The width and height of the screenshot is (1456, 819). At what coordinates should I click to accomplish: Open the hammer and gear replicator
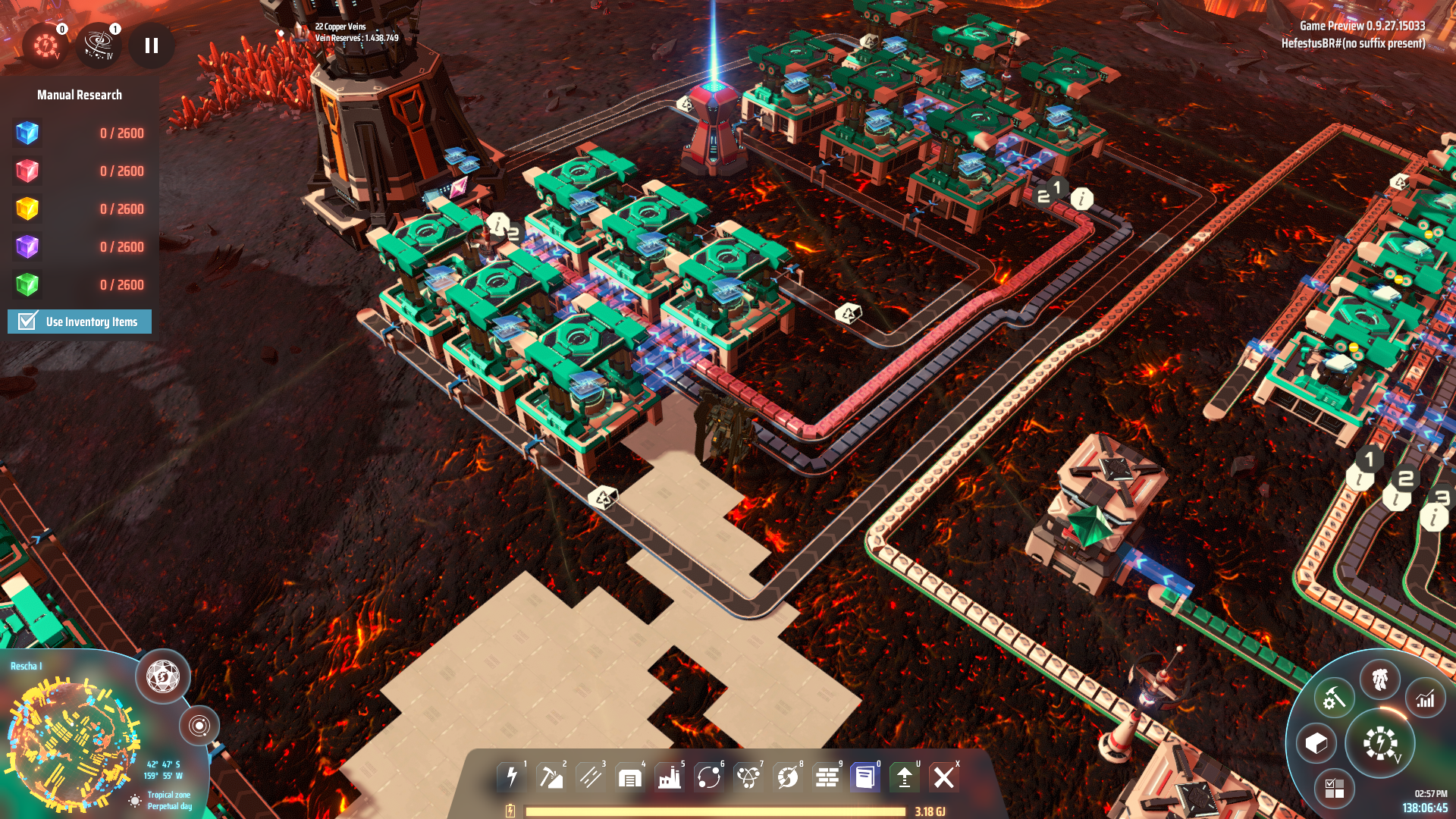click(1333, 698)
